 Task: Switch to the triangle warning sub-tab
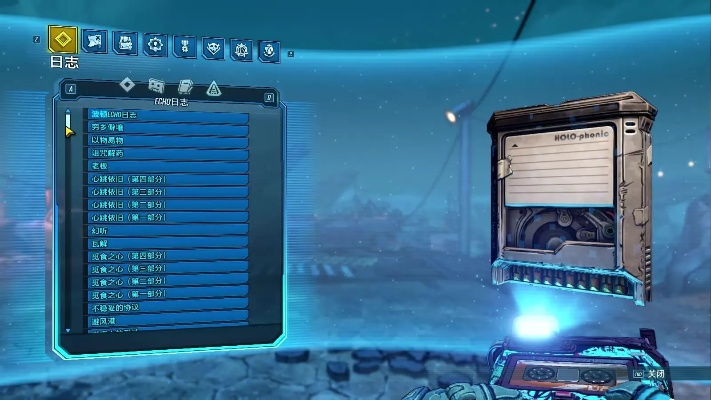(x=212, y=87)
